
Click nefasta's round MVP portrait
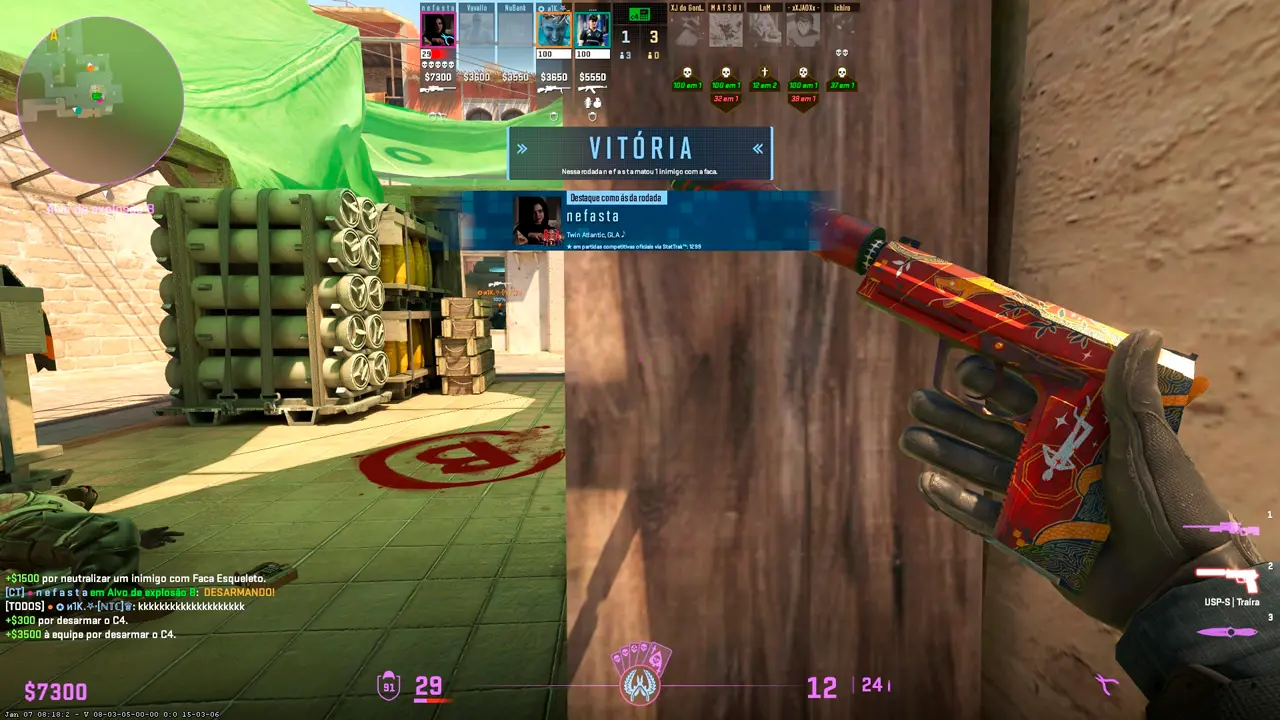(537, 220)
